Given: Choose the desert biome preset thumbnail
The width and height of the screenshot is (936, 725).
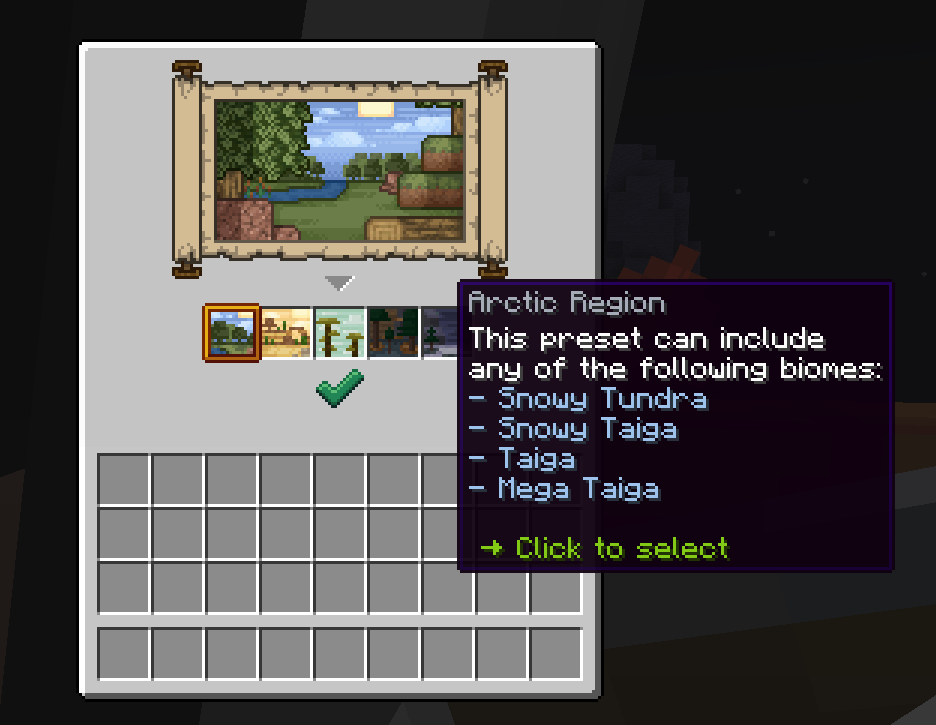Looking at the screenshot, I should 286,332.
